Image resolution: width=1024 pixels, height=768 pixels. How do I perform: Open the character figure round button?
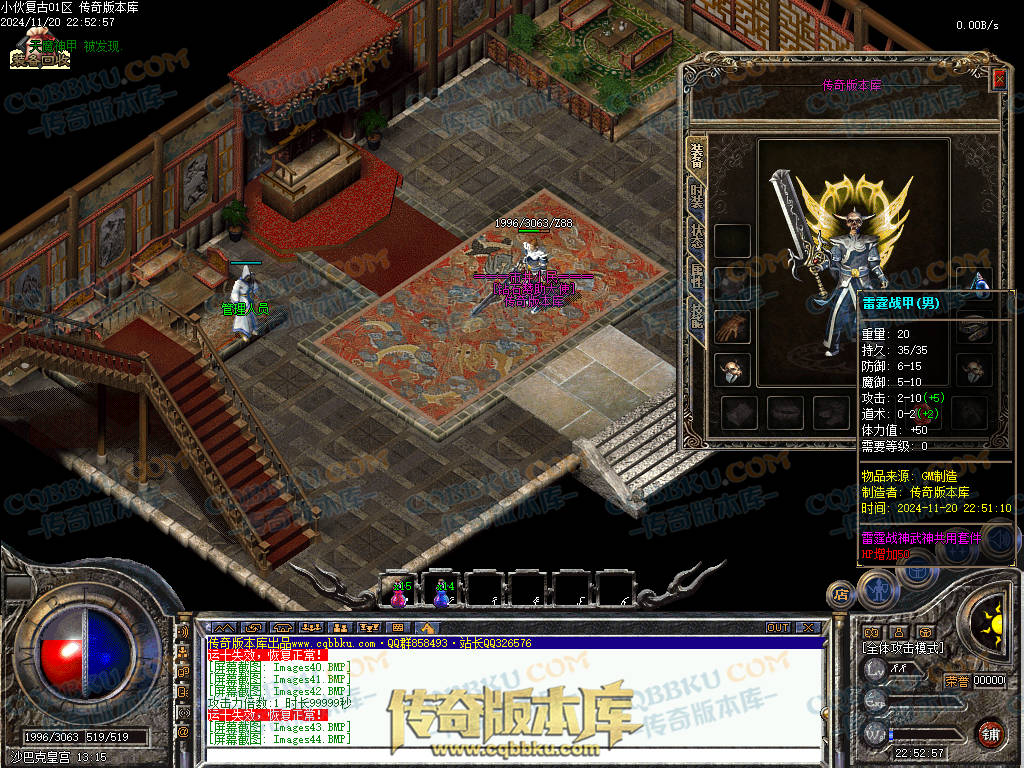(x=877, y=589)
